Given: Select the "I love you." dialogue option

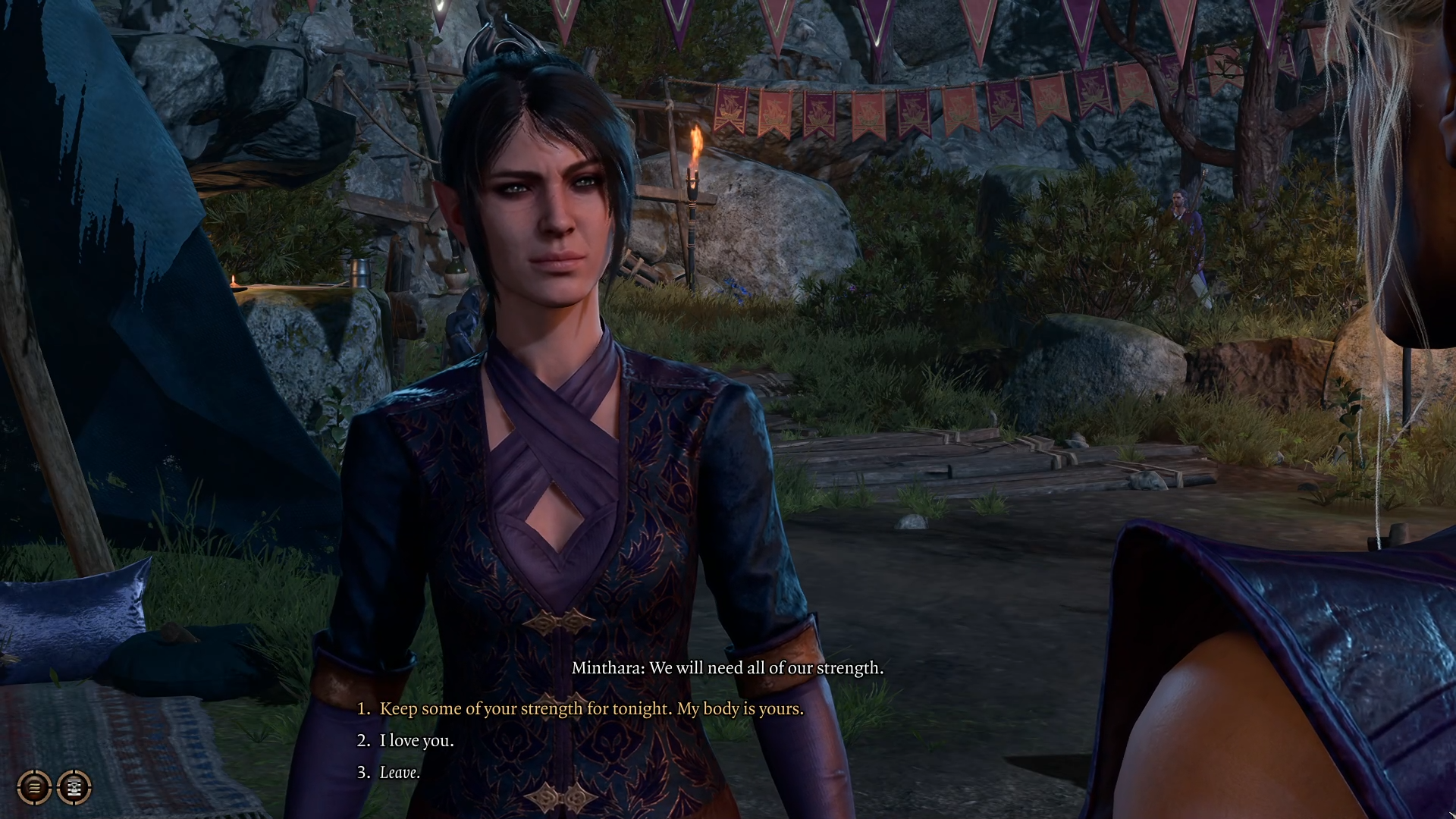Looking at the screenshot, I should (416, 740).
